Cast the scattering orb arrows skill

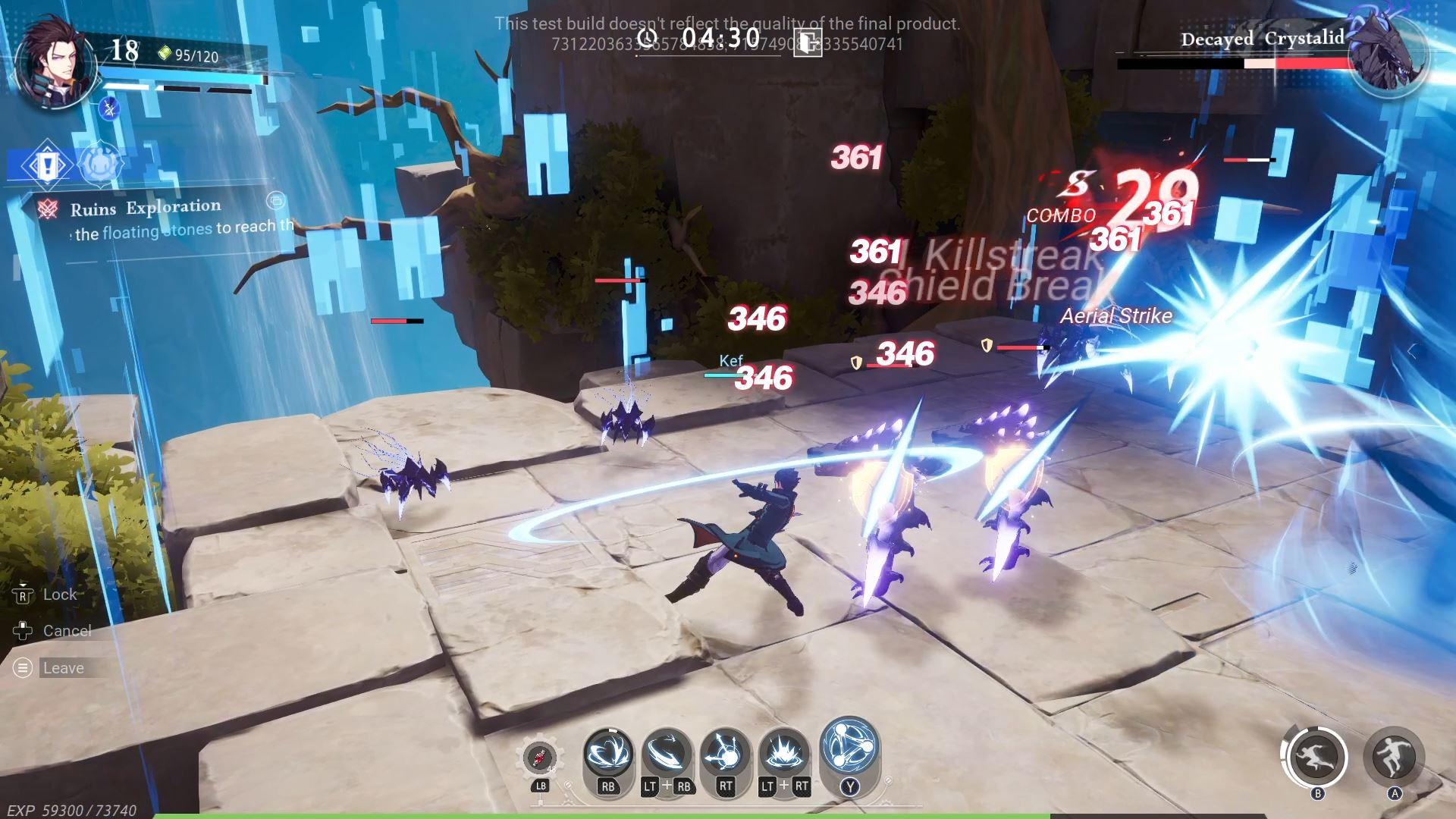point(725,754)
